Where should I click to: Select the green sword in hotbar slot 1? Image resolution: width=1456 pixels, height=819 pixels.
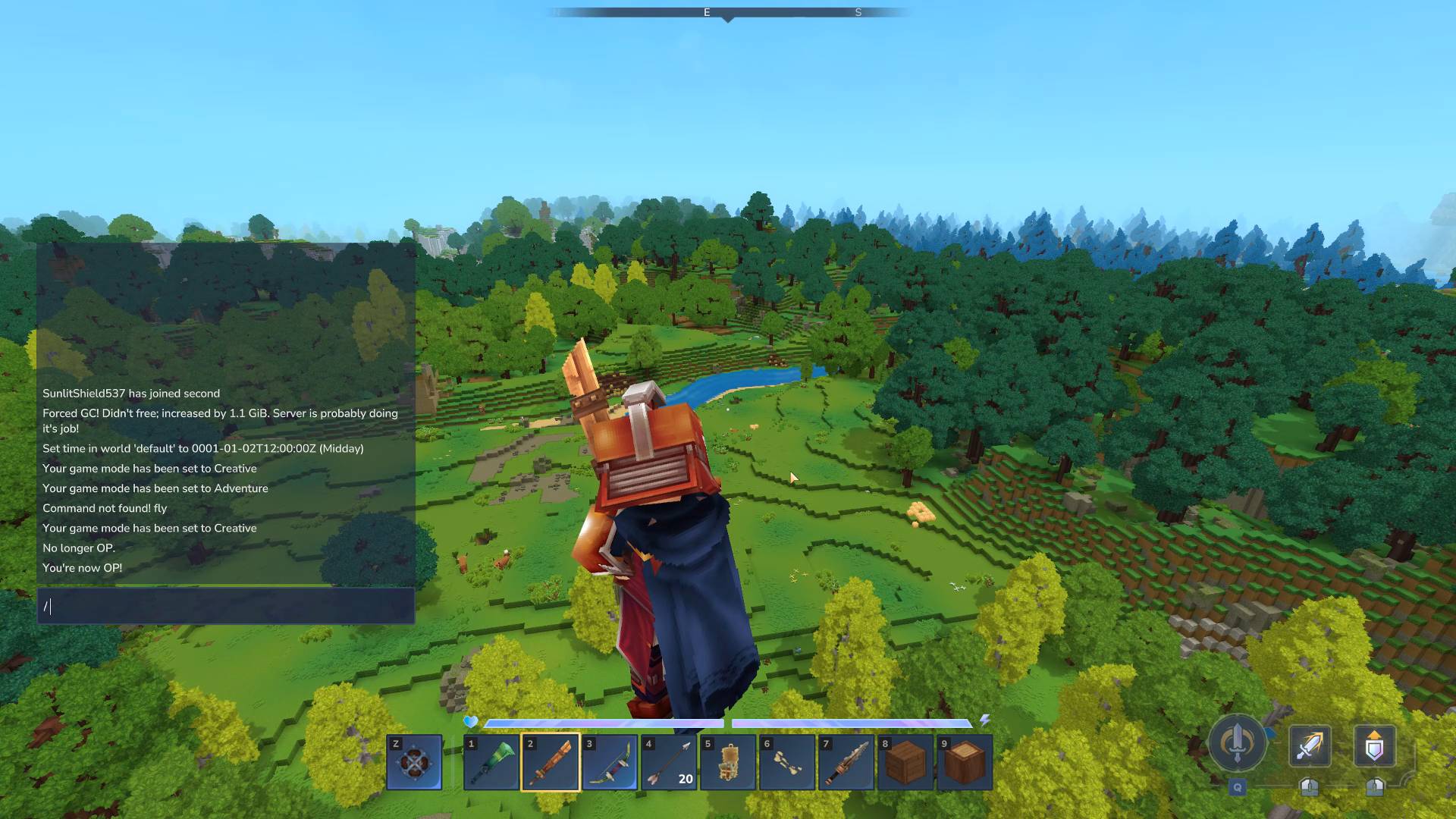491,762
